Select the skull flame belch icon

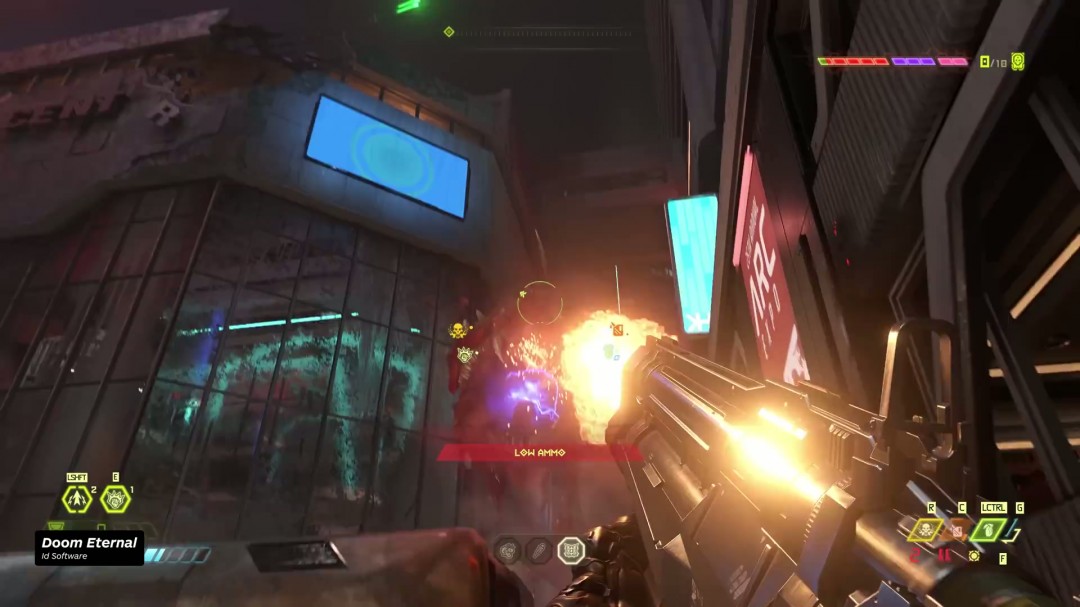click(x=925, y=529)
